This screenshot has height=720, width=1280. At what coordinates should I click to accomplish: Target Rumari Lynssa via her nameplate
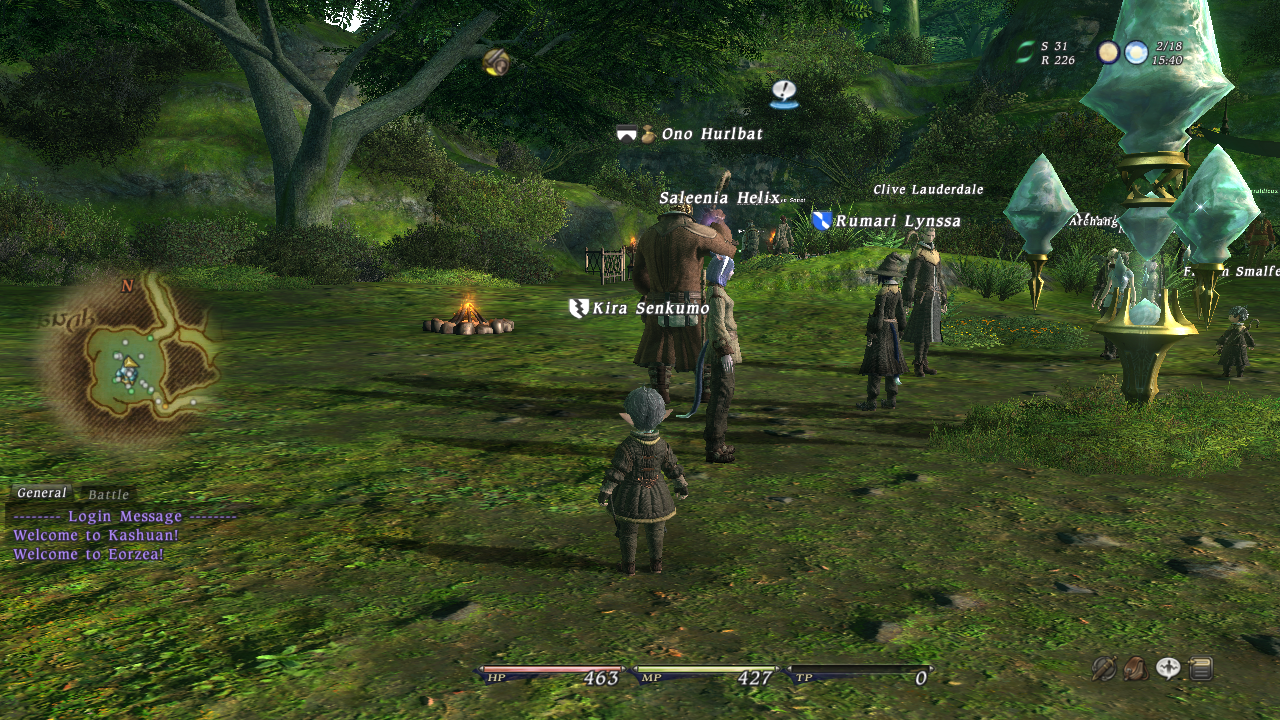tap(897, 221)
